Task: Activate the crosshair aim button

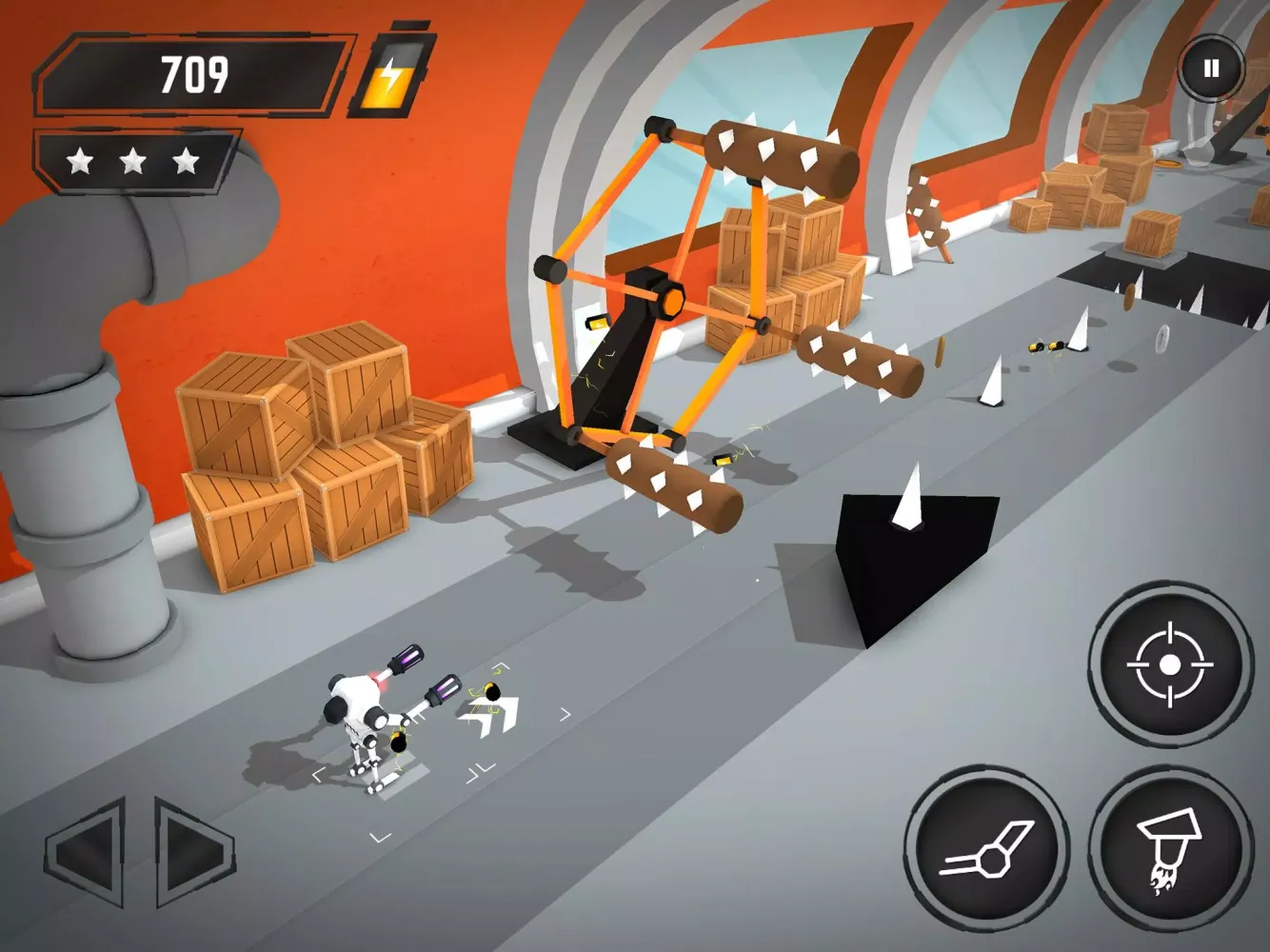Action: 1170,664
